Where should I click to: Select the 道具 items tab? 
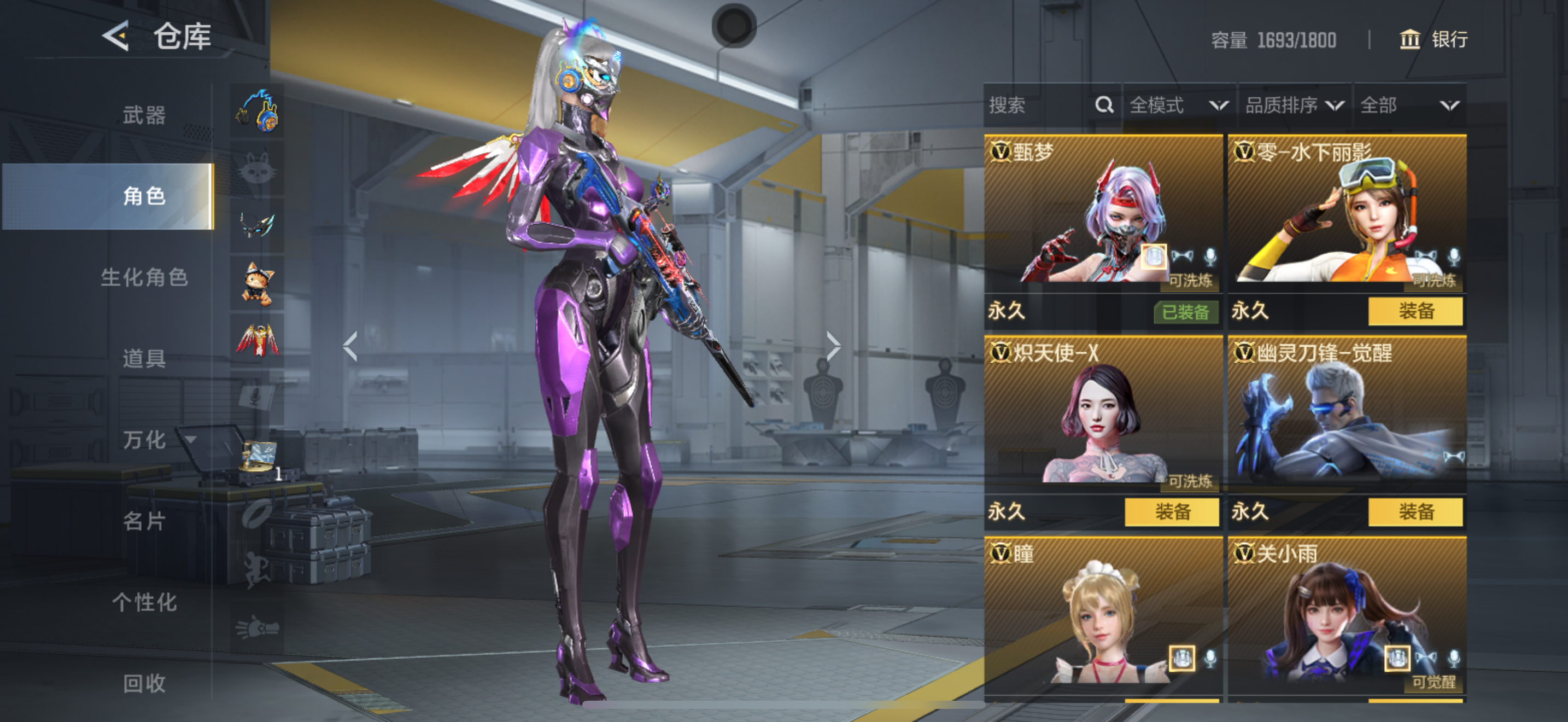point(144,359)
